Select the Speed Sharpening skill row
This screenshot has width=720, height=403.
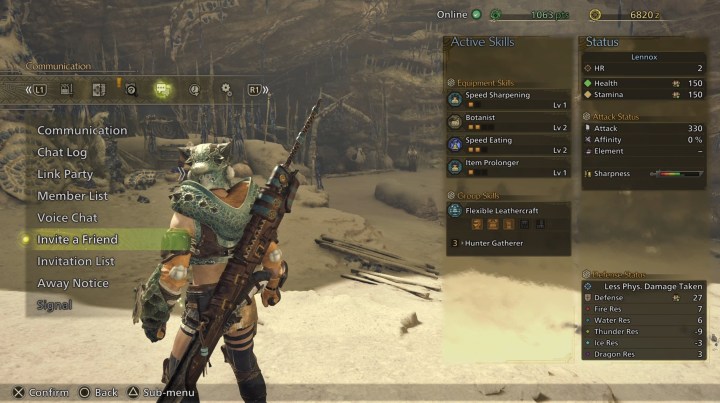tap(508, 100)
